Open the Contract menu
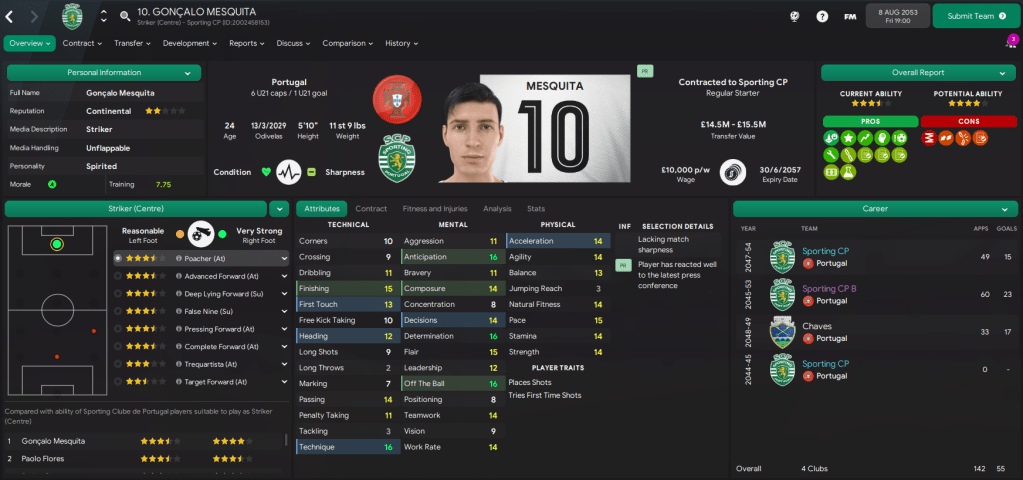1023x480 pixels. 82,43
